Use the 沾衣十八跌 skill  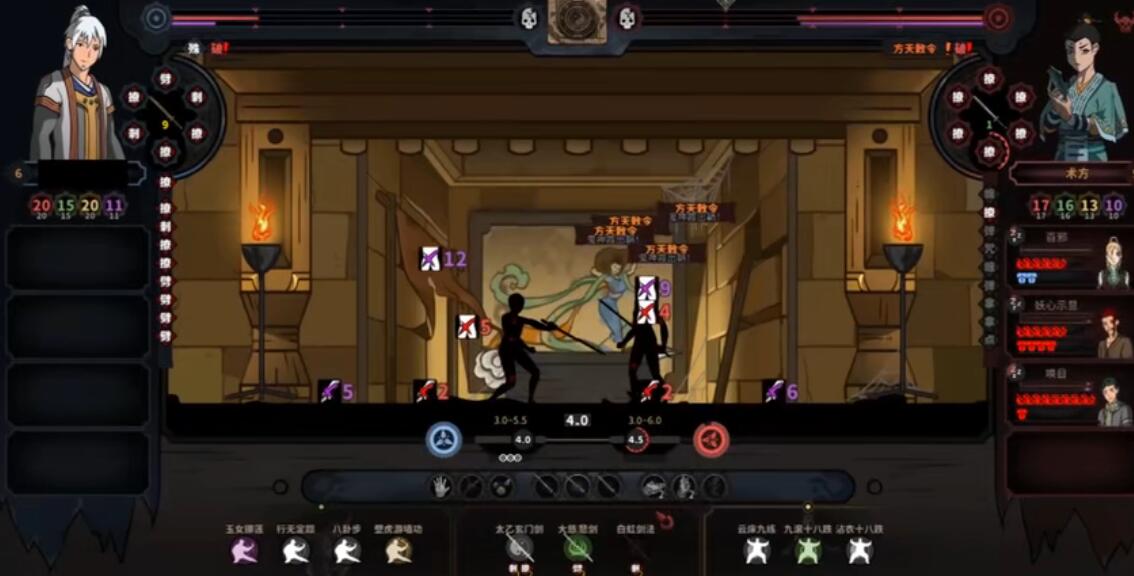pos(860,549)
